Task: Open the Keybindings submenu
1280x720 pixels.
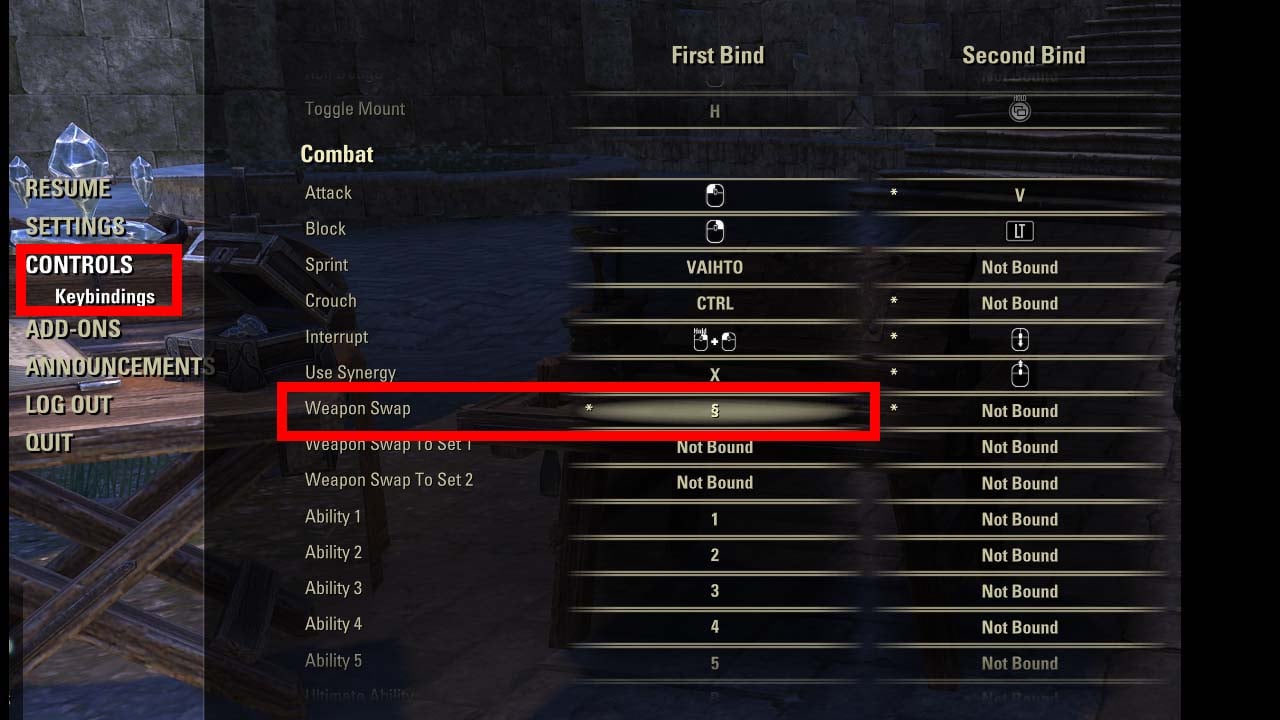Action: (x=105, y=297)
